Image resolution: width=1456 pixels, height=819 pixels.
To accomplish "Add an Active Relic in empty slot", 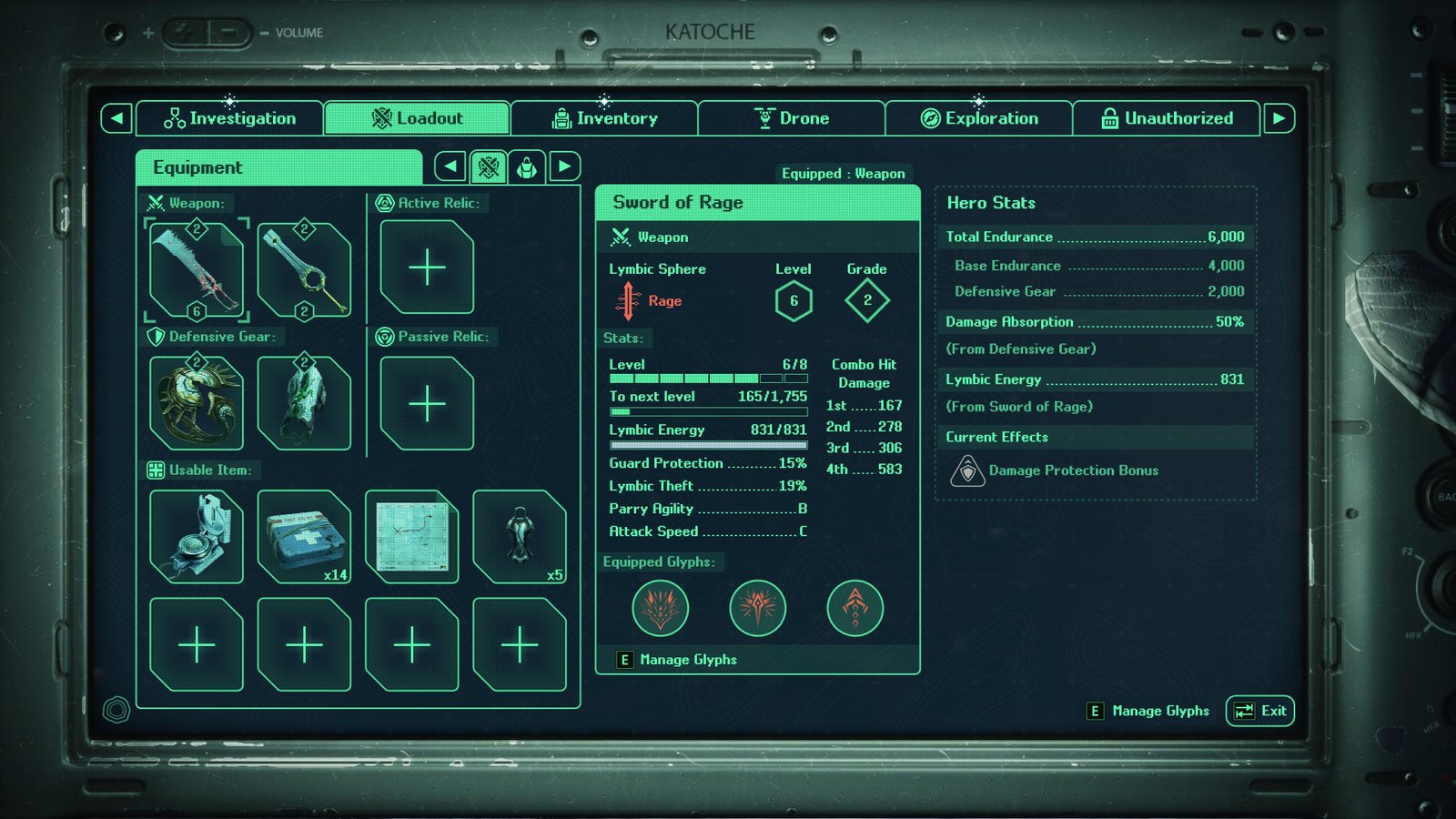I will [x=427, y=268].
